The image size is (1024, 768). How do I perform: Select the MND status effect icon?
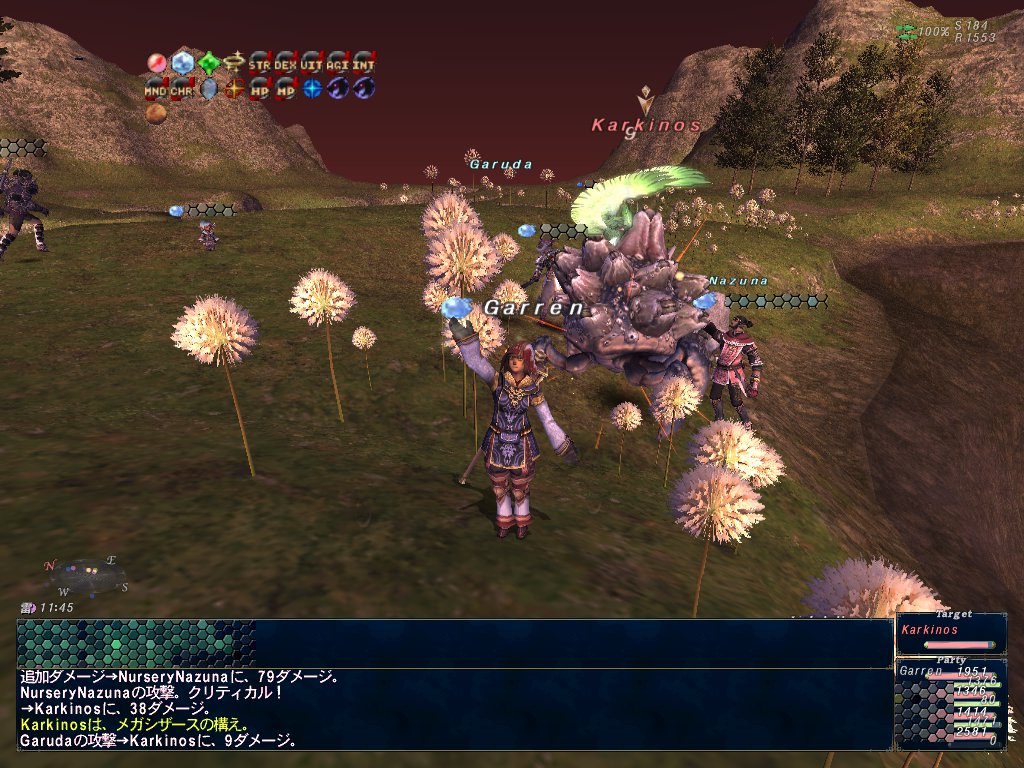[x=156, y=88]
